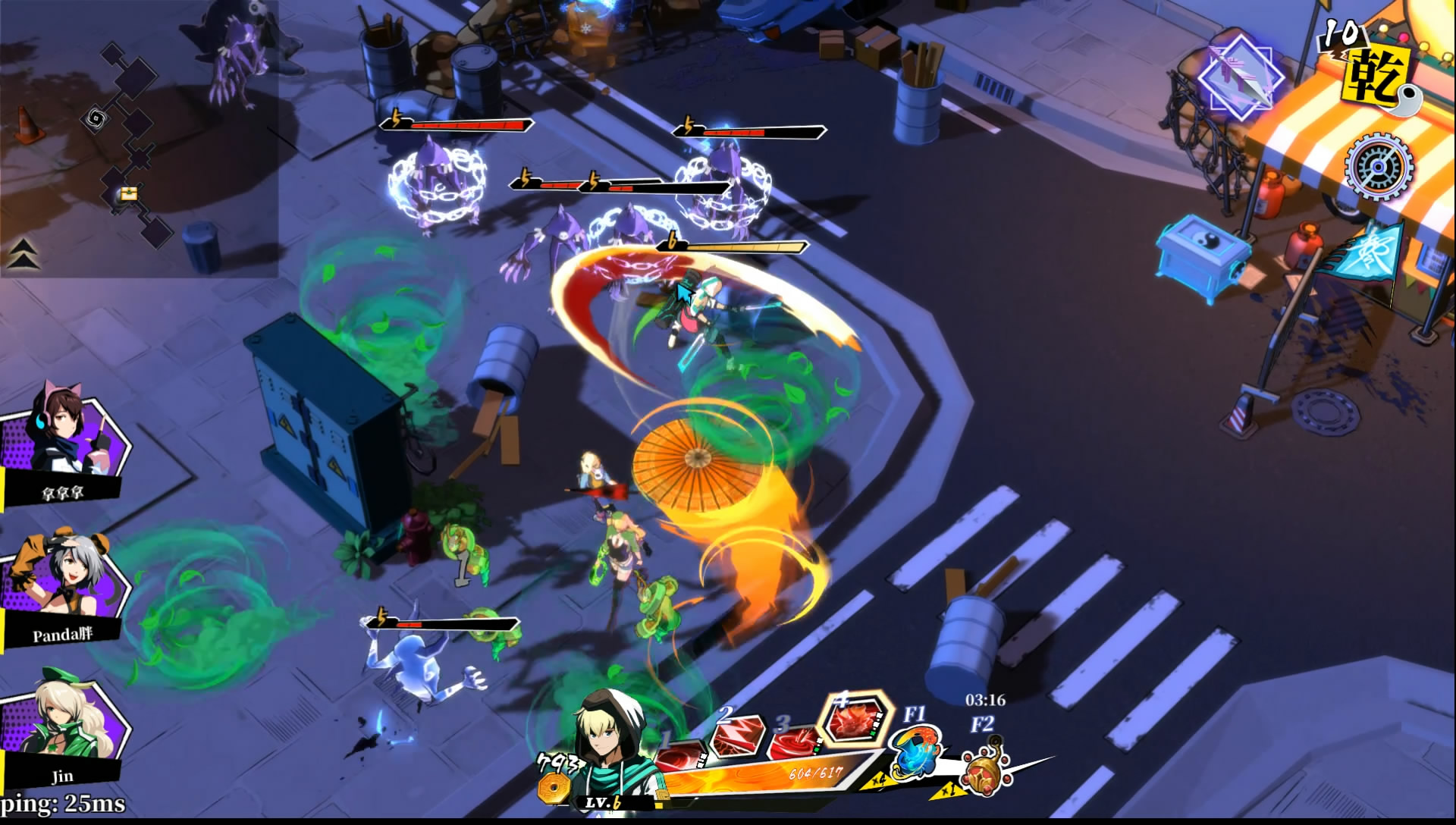This screenshot has height=825, width=1456.
Task: Expand the minimap with the double chevron arrow
Action: click(x=24, y=253)
